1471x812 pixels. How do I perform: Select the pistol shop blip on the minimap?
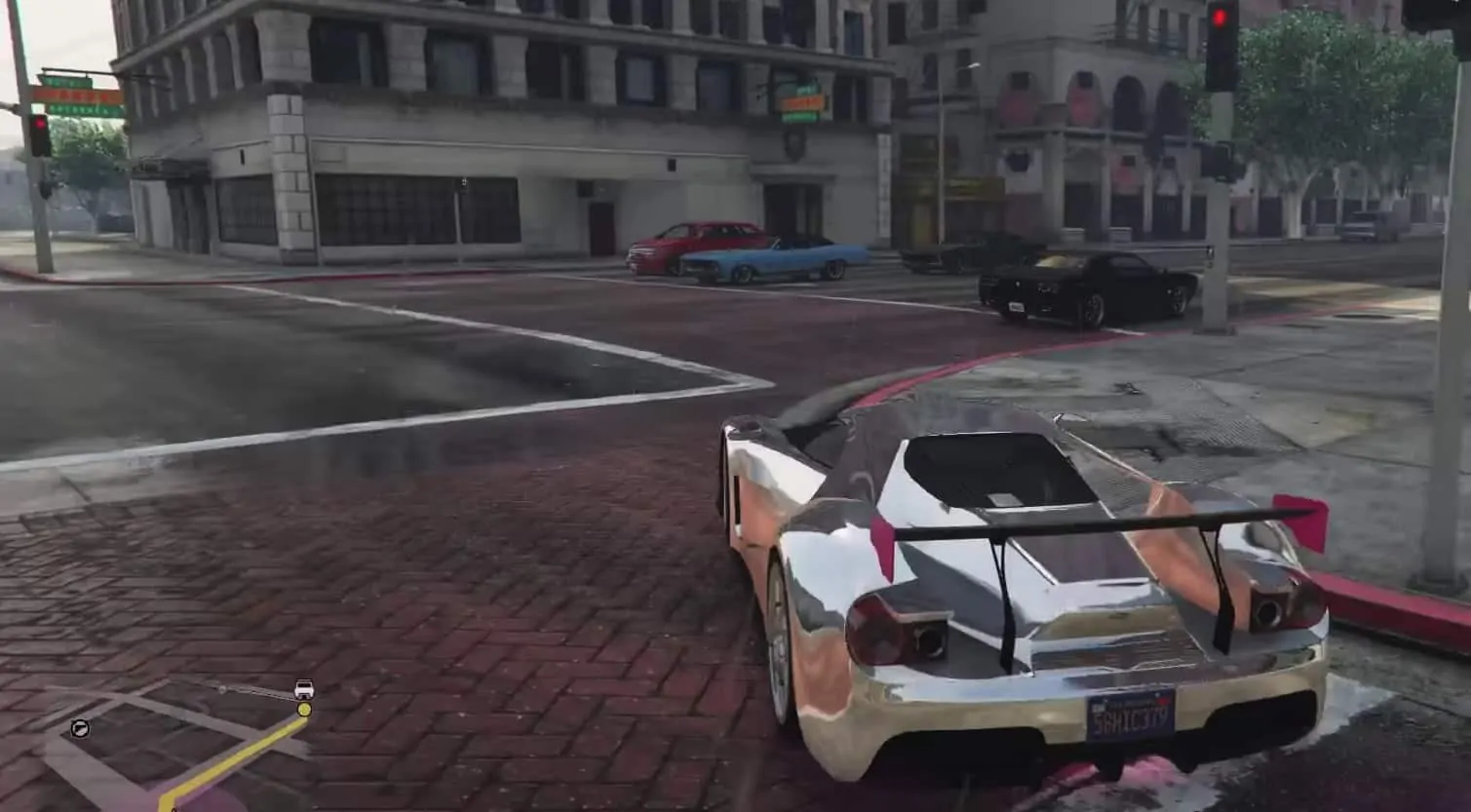(x=80, y=727)
